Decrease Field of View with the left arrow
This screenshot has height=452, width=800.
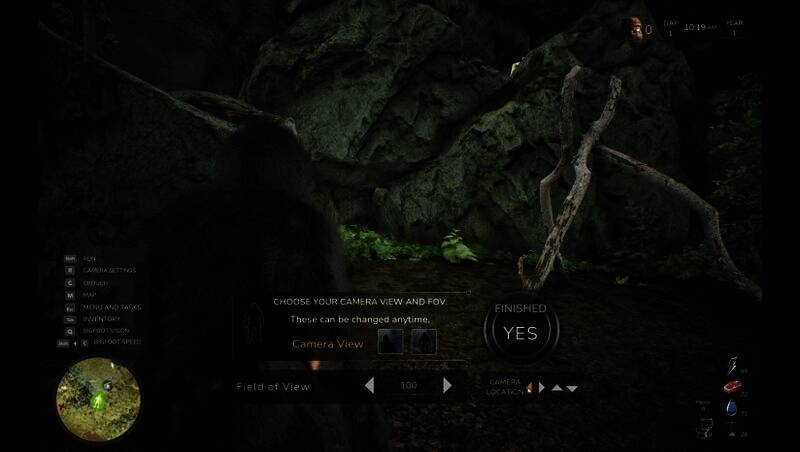tap(369, 385)
